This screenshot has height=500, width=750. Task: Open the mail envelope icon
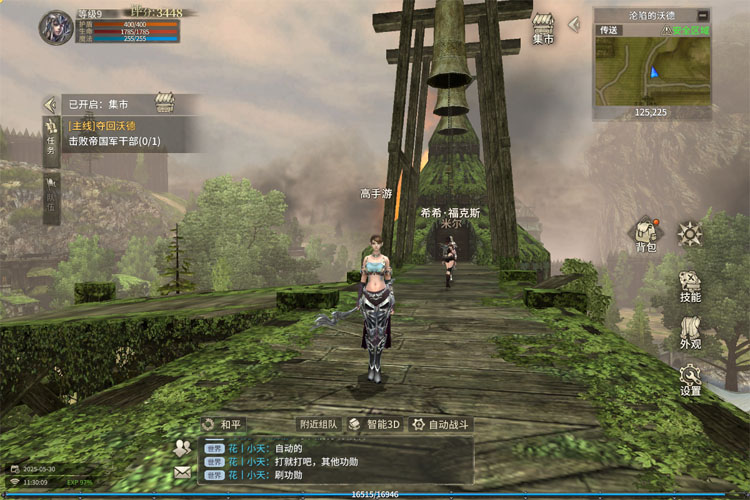pos(182,472)
